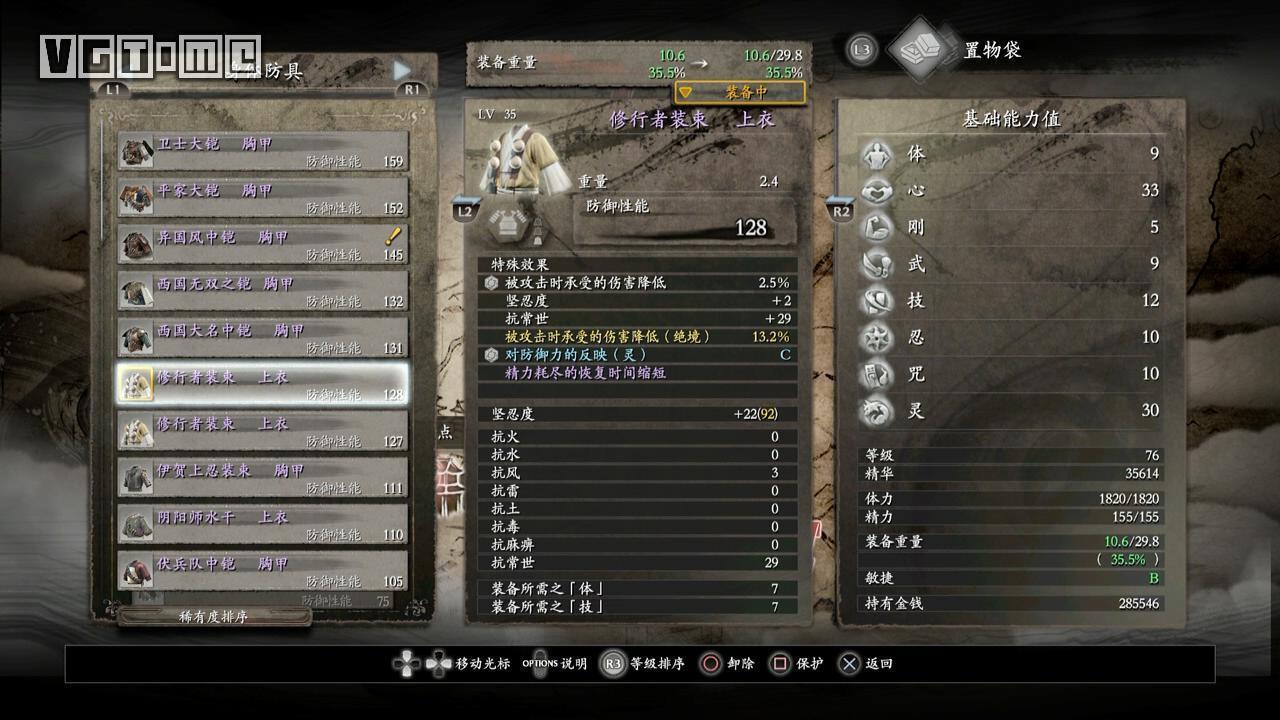Pick the 异国风中铠 胸甲 entry
This screenshot has height=720, width=1280.
click(x=262, y=244)
